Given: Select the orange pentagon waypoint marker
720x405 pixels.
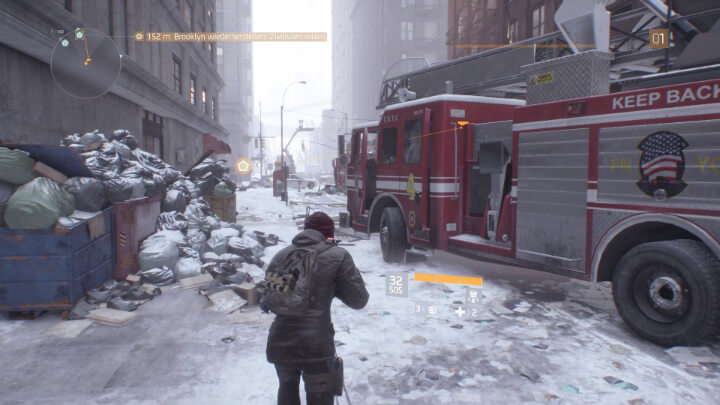Looking at the screenshot, I should (243, 165).
